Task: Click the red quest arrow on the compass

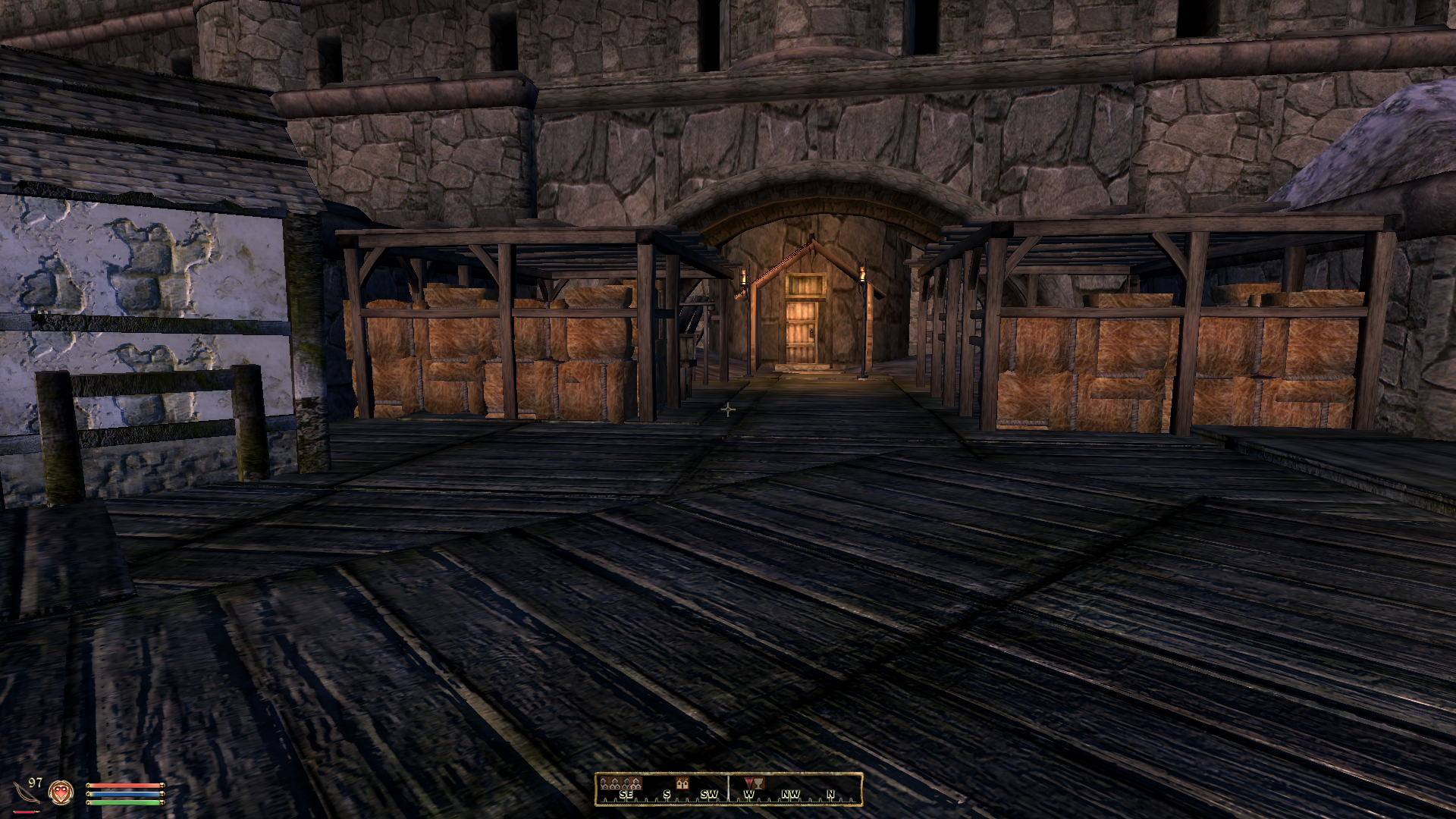Action: 747,783
